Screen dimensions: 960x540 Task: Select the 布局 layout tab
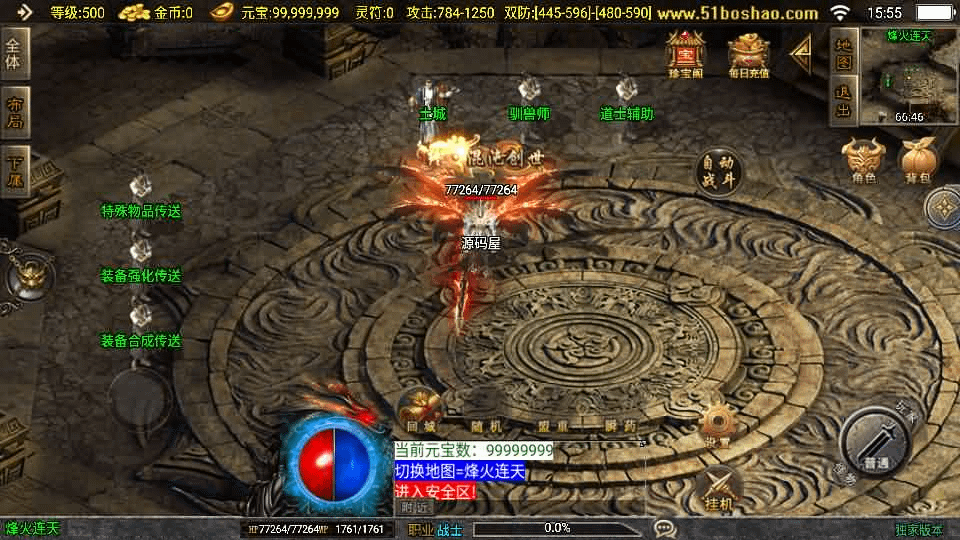(x=15, y=112)
